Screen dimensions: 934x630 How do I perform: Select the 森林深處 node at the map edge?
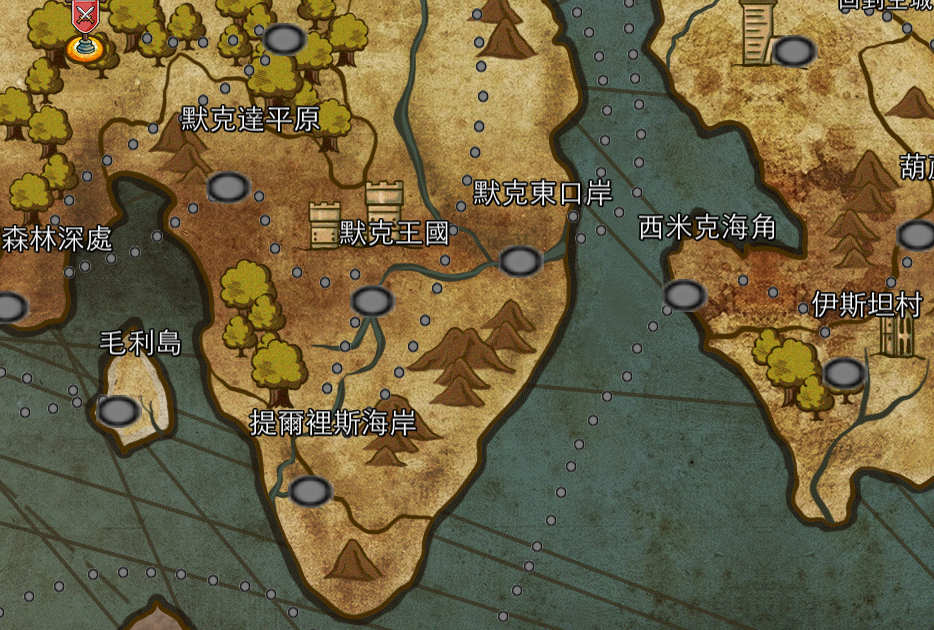tap(8, 307)
